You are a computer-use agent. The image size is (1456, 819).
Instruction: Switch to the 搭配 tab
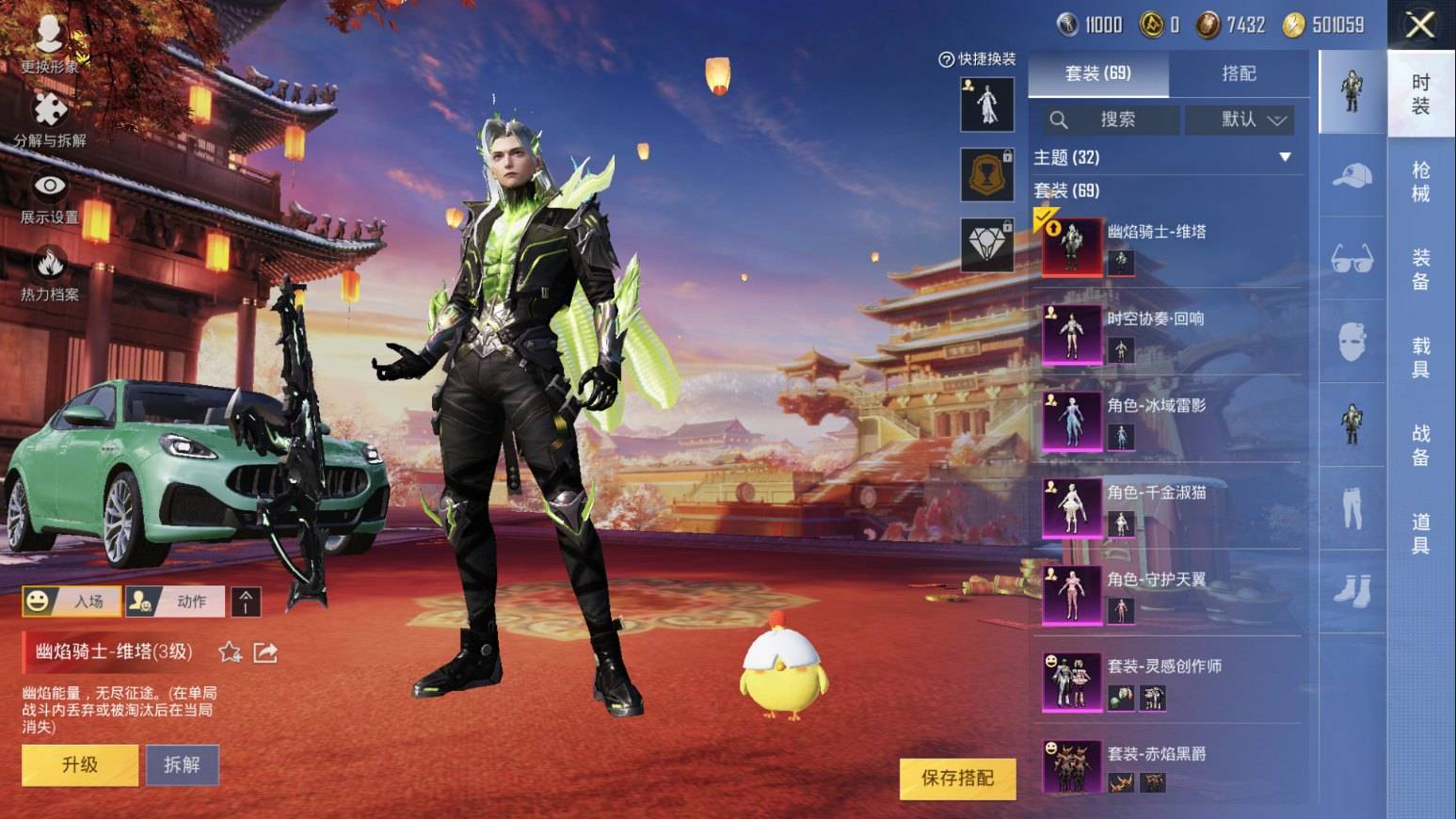click(1238, 73)
